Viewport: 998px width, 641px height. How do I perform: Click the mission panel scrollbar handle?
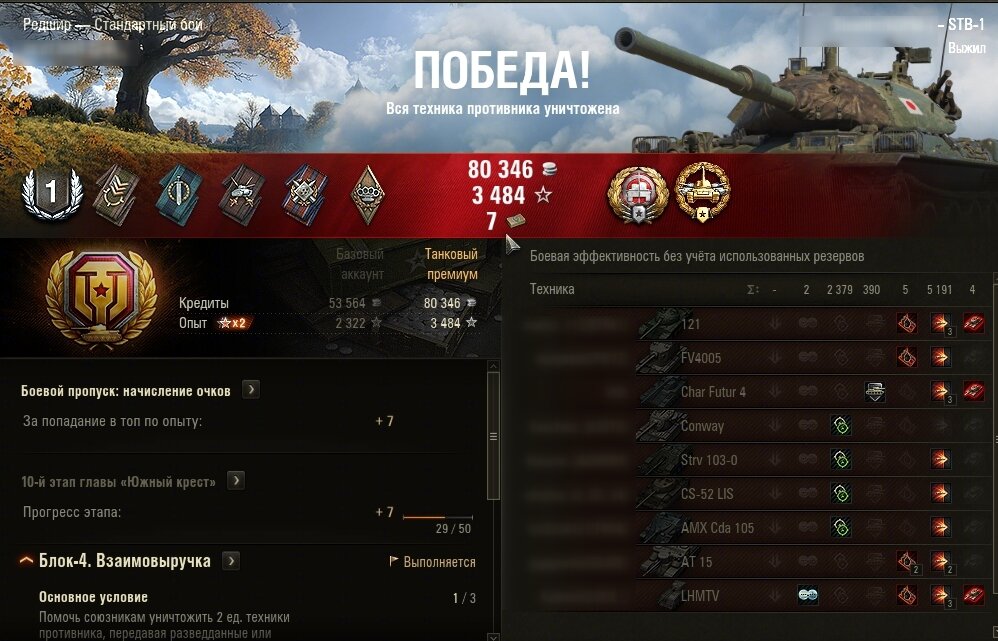coord(492,436)
